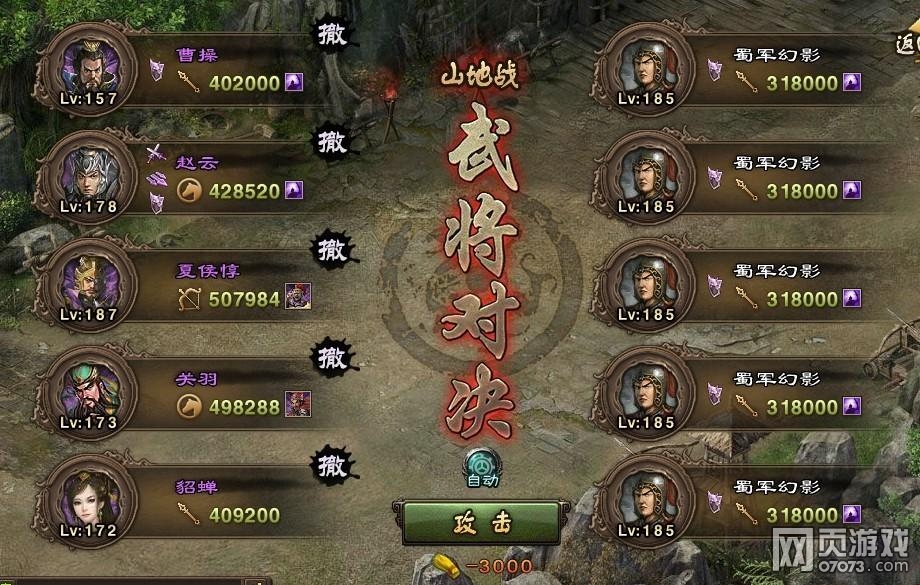Withdraw 夏侯惇 using his 撤 button
The image size is (920, 585).
point(332,246)
